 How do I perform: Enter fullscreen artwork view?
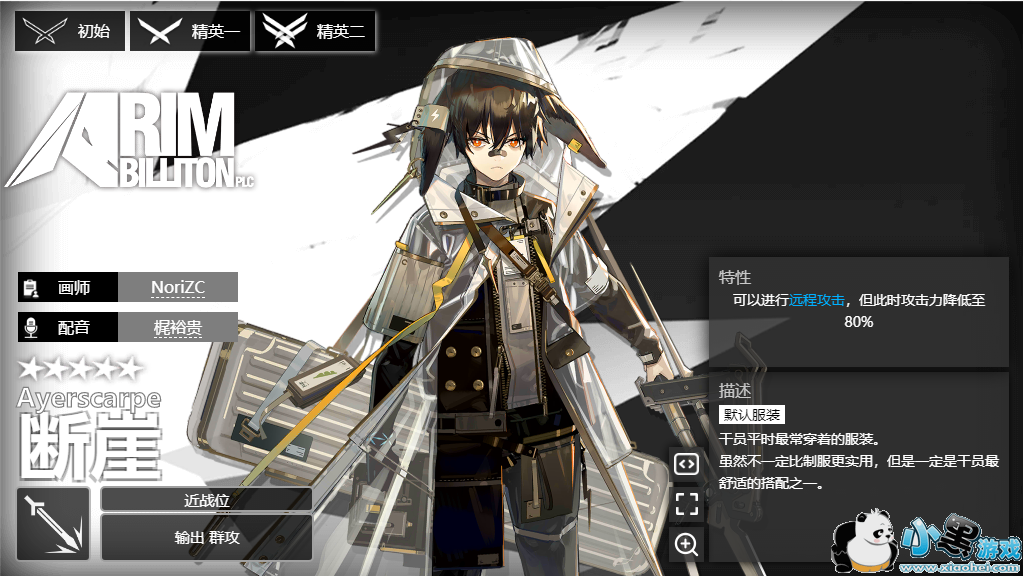tap(686, 503)
